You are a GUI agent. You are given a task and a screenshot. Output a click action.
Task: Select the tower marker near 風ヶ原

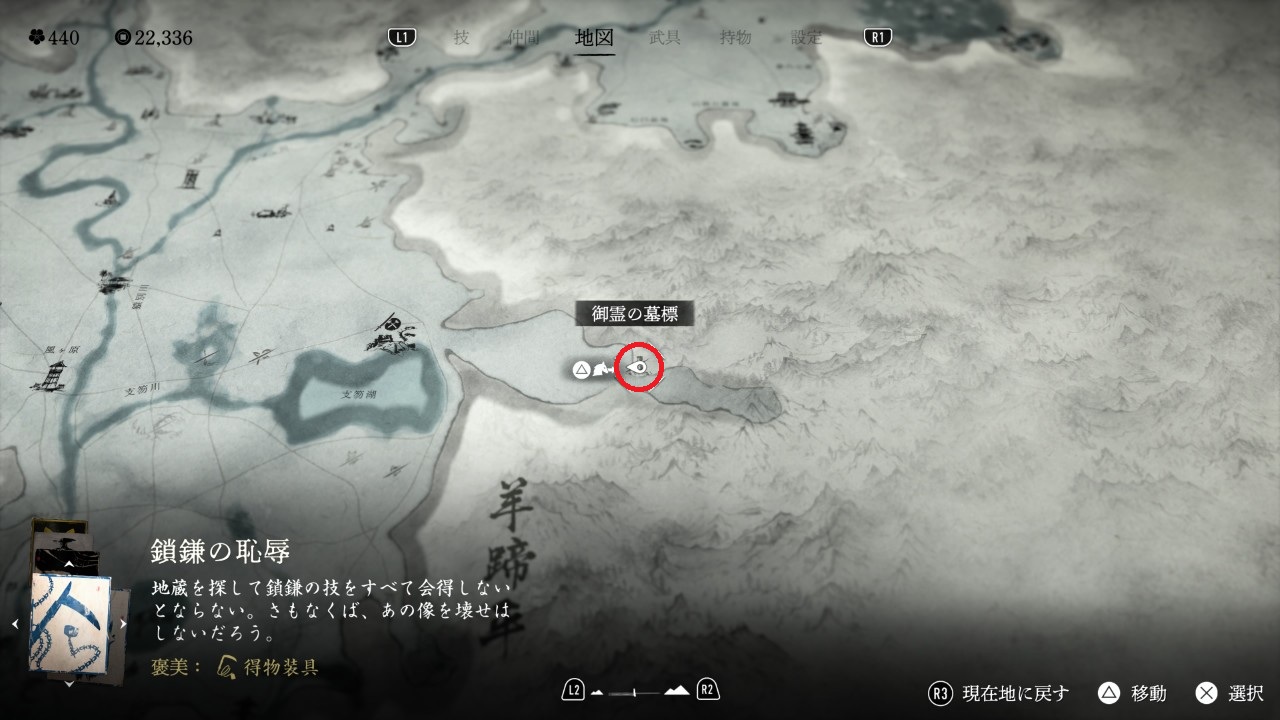tap(53, 376)
